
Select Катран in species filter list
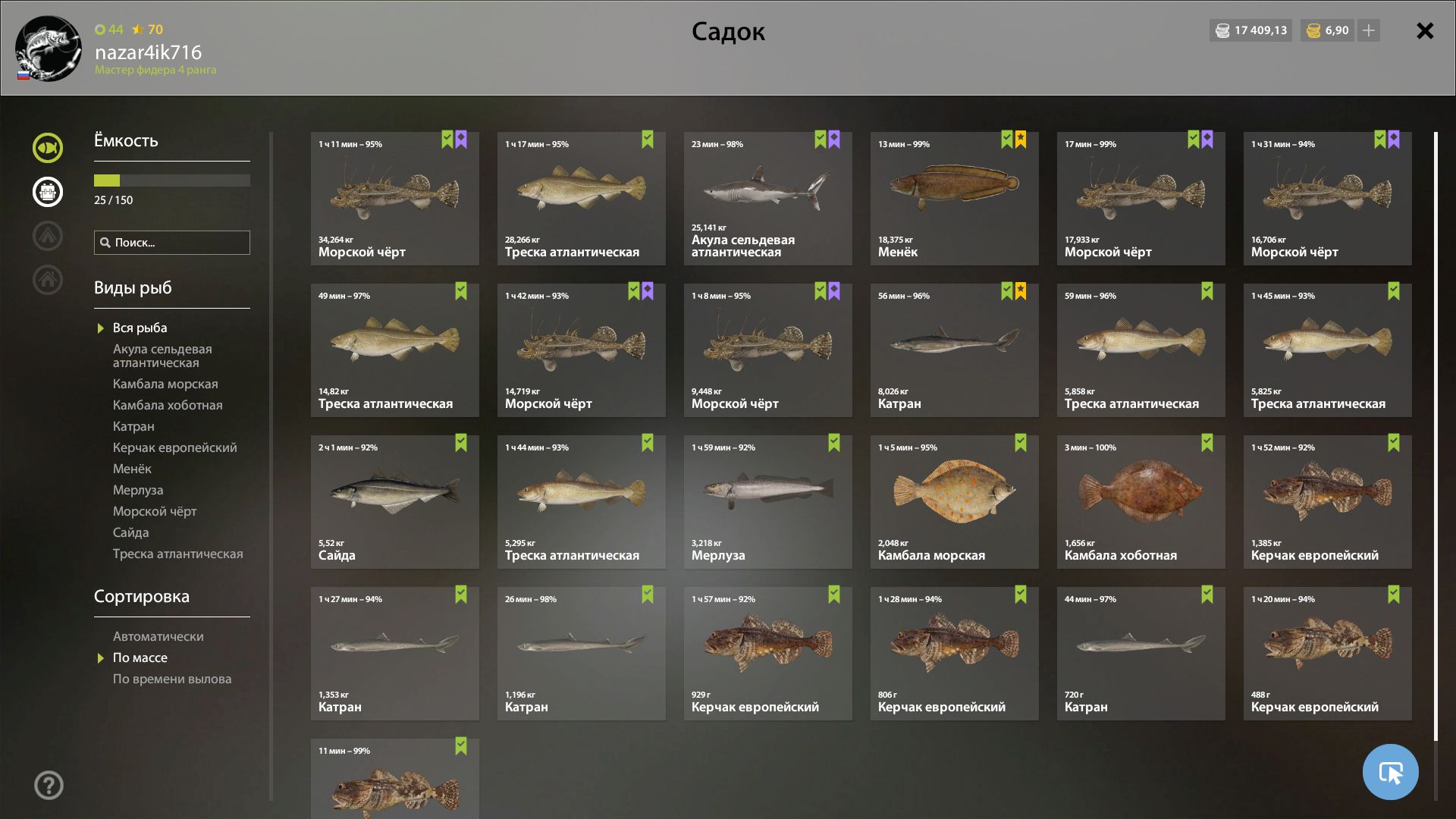133,426
